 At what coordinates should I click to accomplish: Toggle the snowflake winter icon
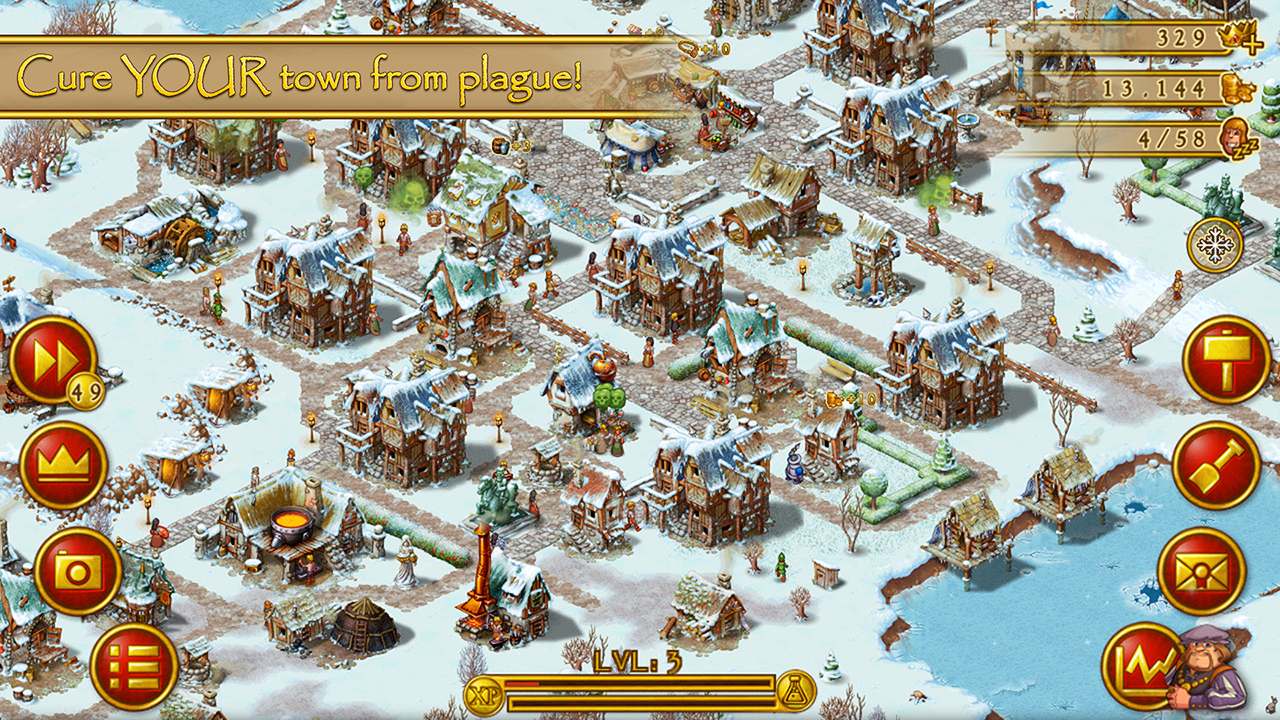1215,245
